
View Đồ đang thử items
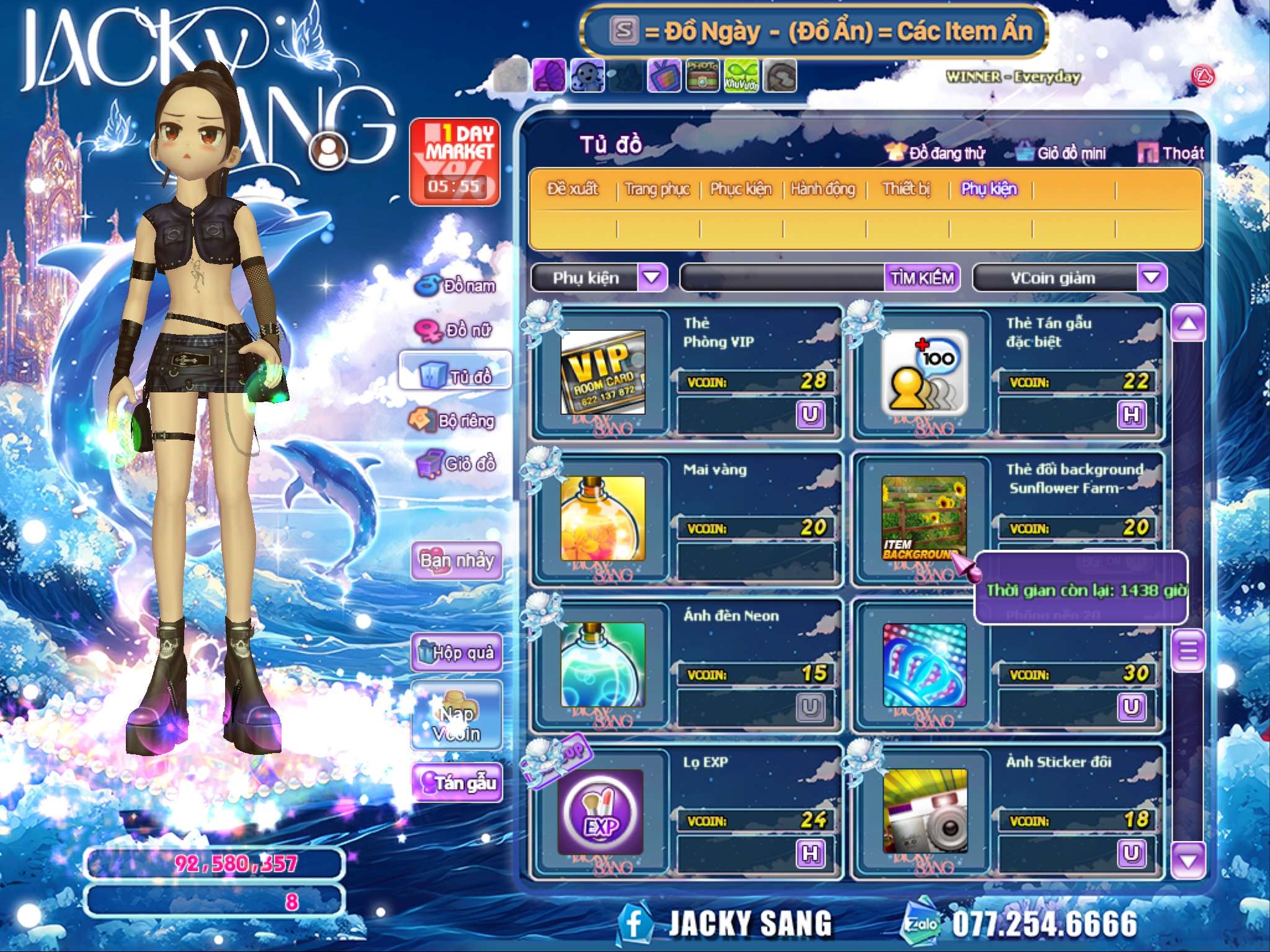point(936,153)
